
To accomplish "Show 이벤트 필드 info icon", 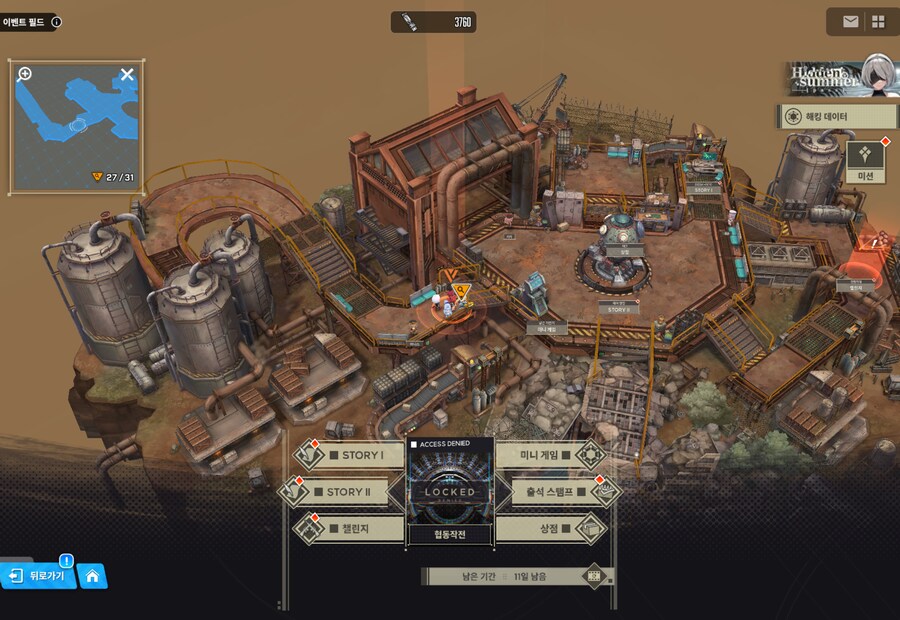I will pos(56,21).
